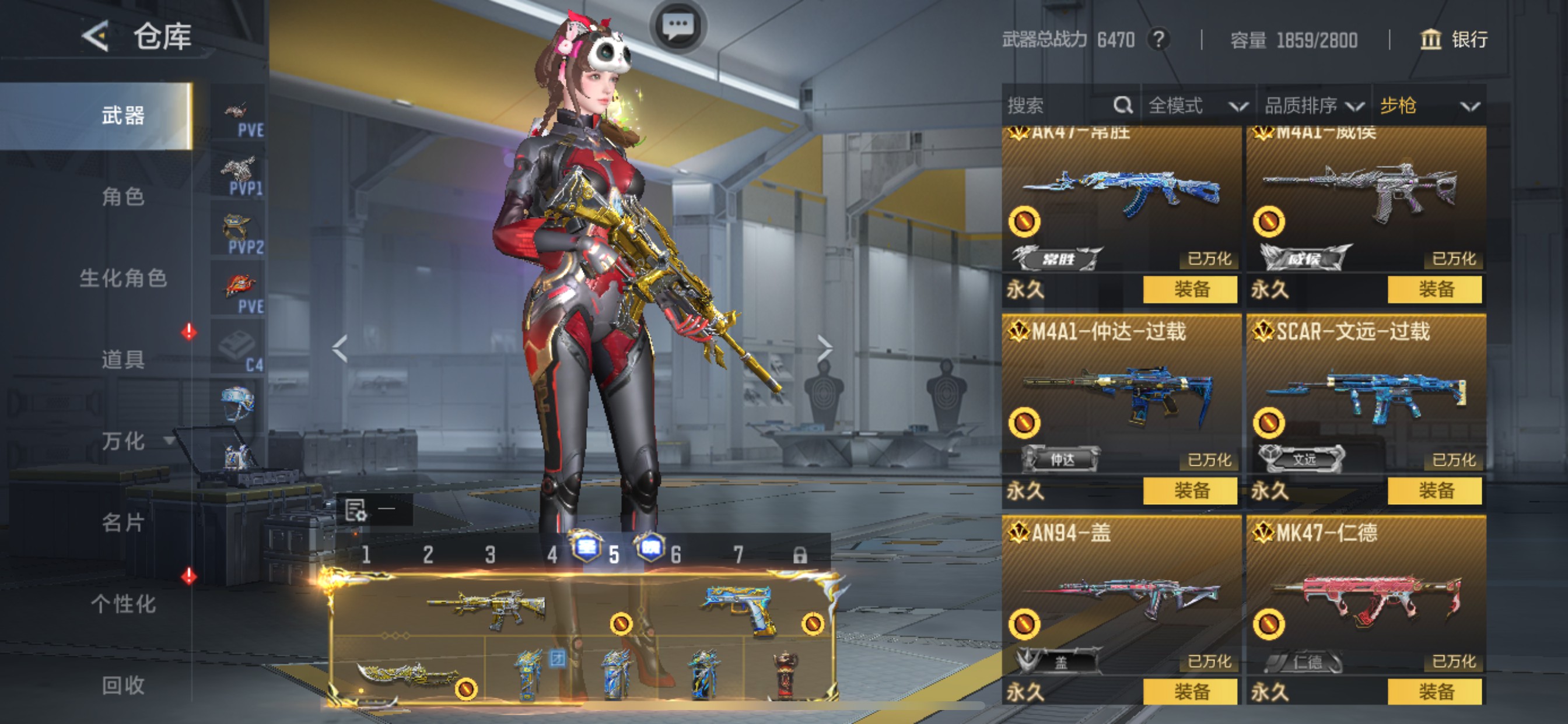
Task: Open the chat bubble icon
Action: (x=677, y=26)
